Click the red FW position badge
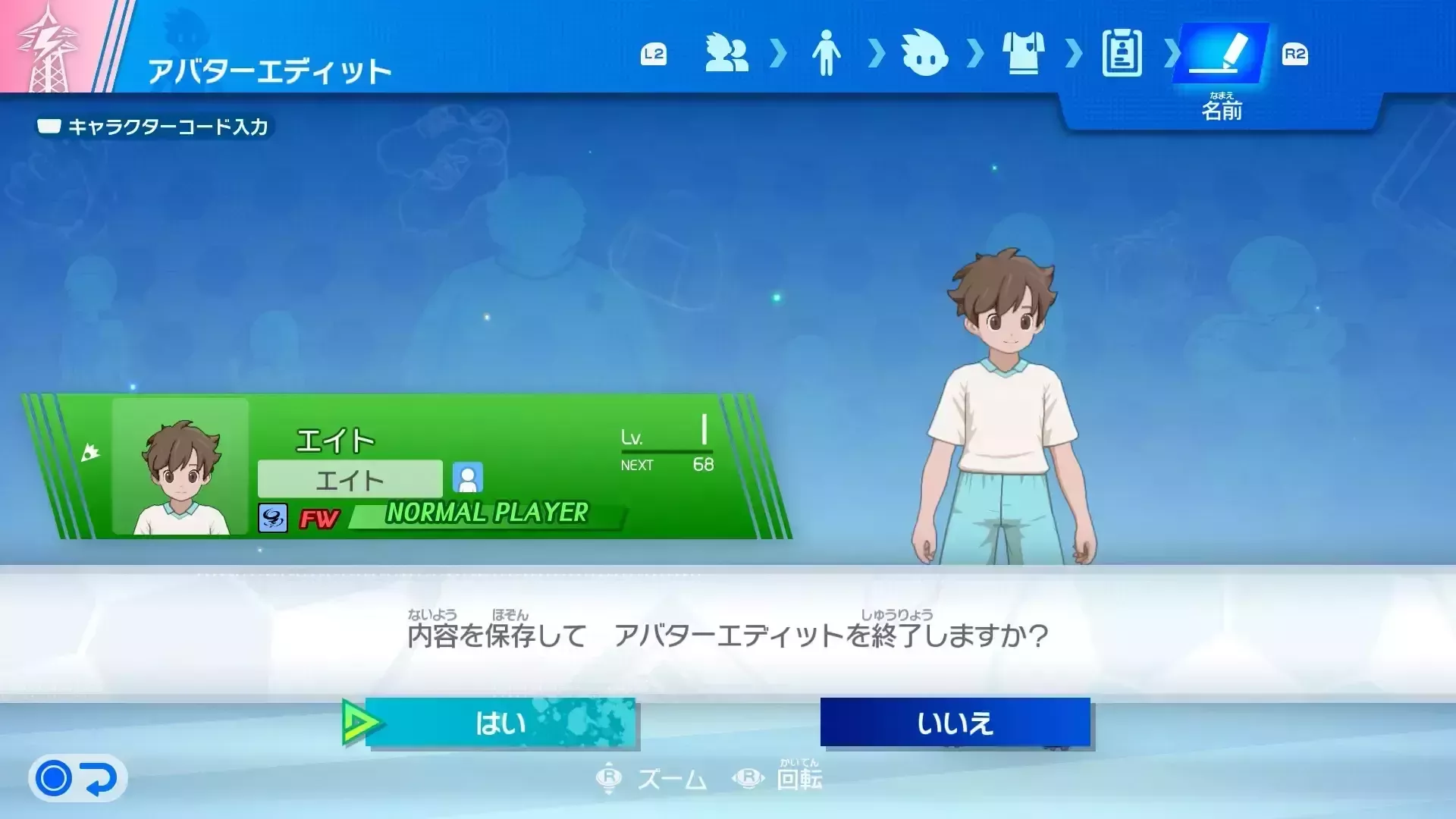Screen dimensions: 1456x819 tap(318, 520)
